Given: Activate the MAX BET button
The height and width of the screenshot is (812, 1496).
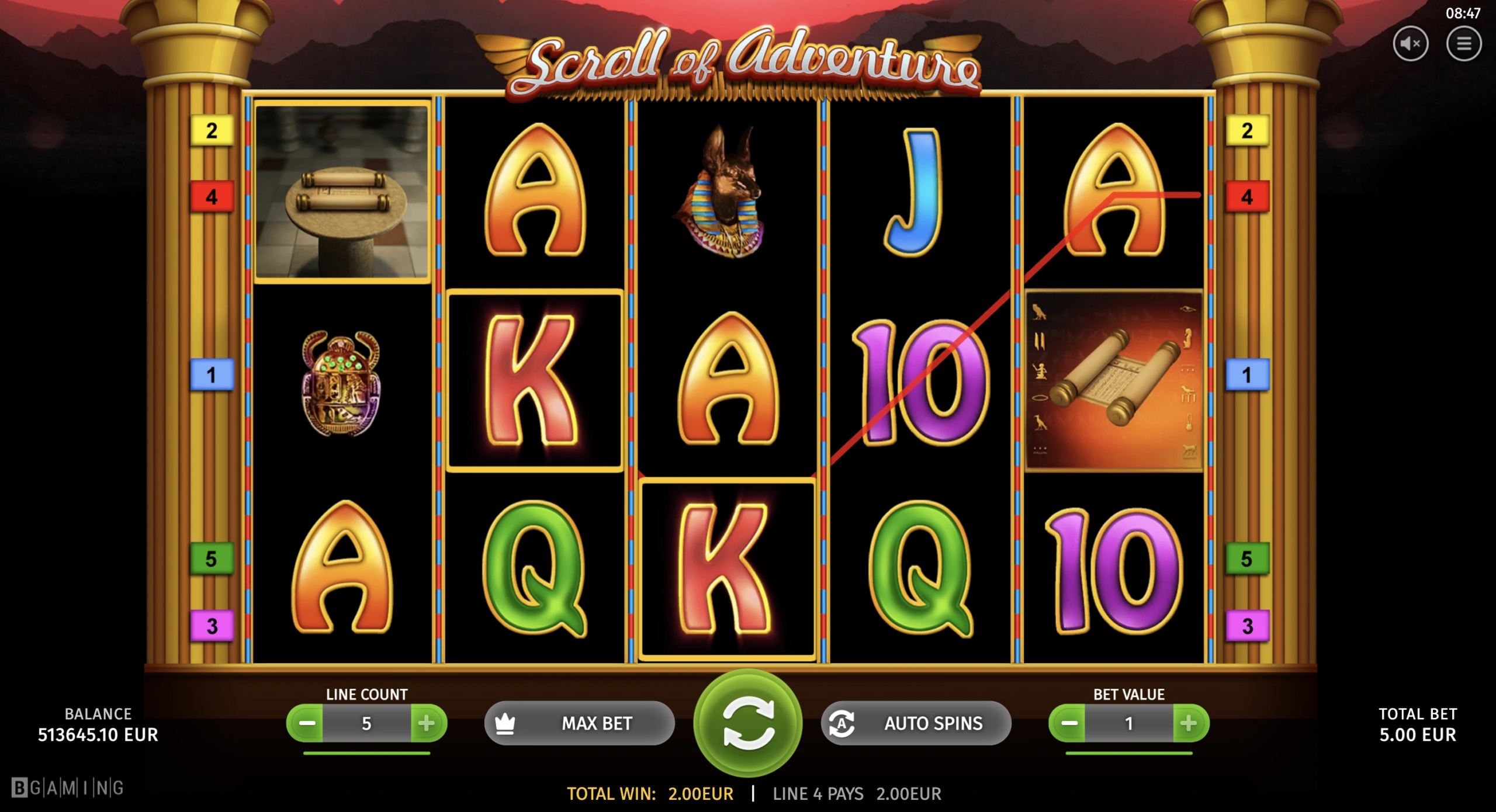Looking at the screenshot, I should (579, 723).
